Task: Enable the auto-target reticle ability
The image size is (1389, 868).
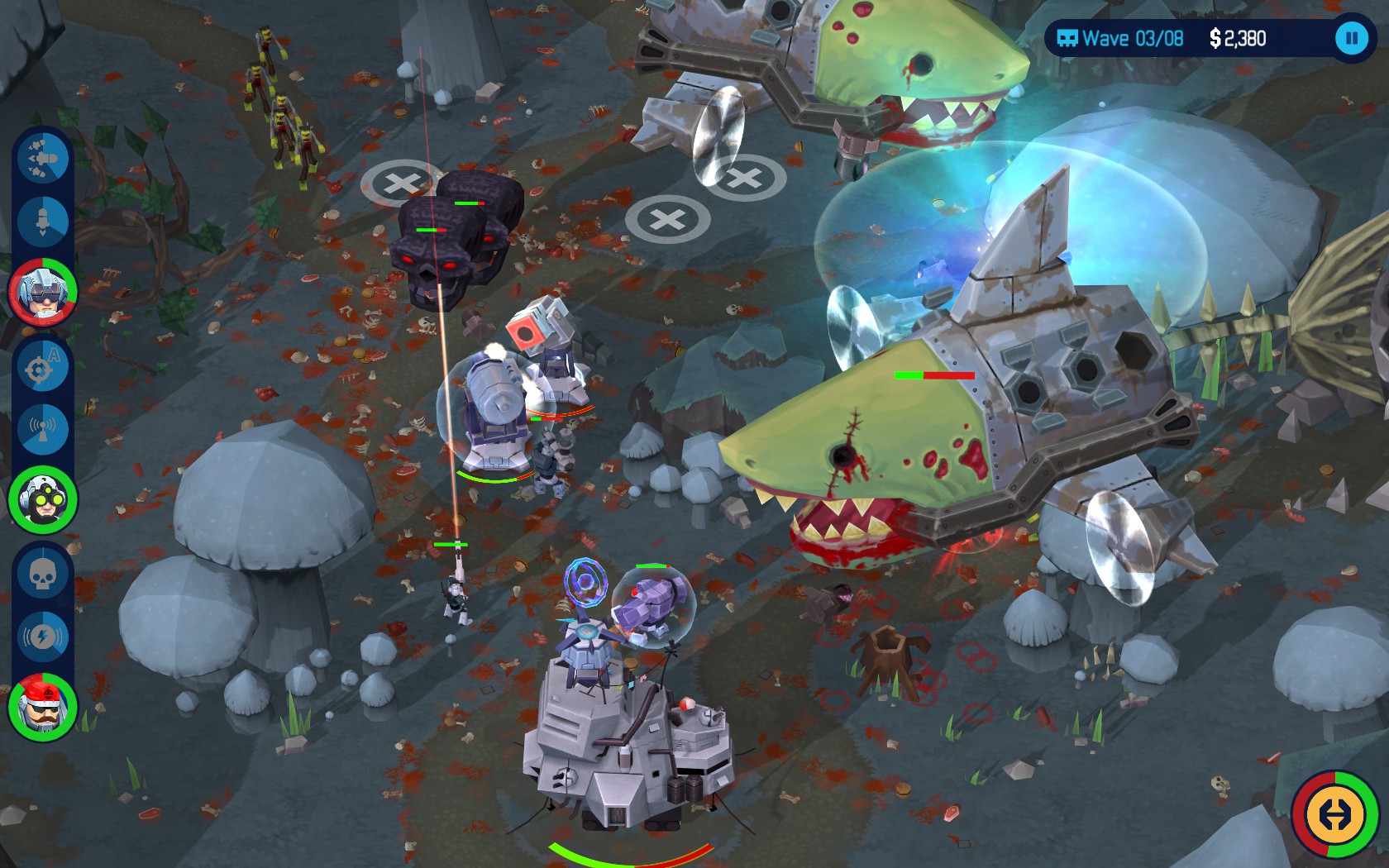Action: tap(43, 367)
